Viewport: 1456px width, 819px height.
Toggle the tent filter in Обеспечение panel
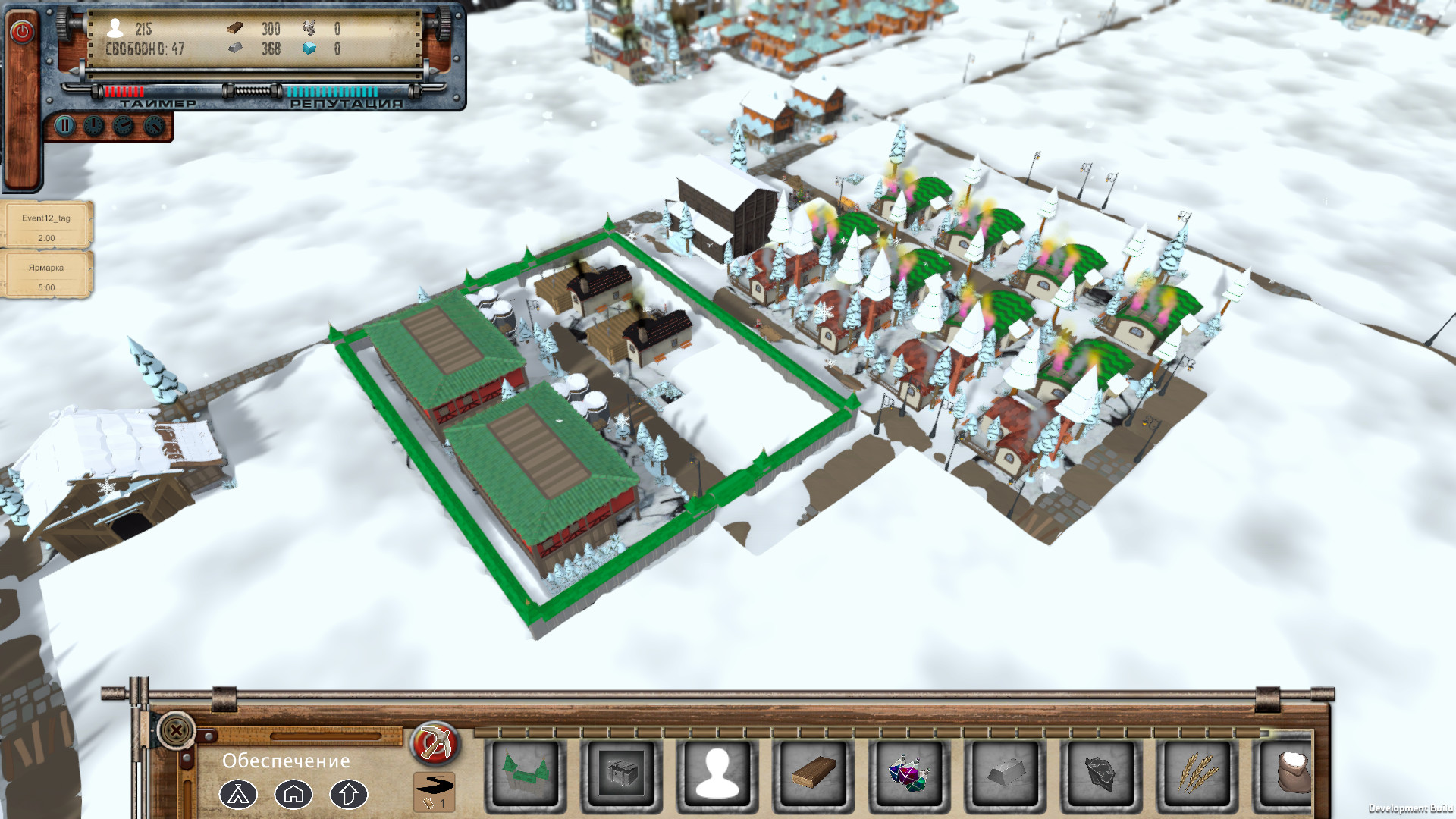pyautogui.click(x=239, y=794)
